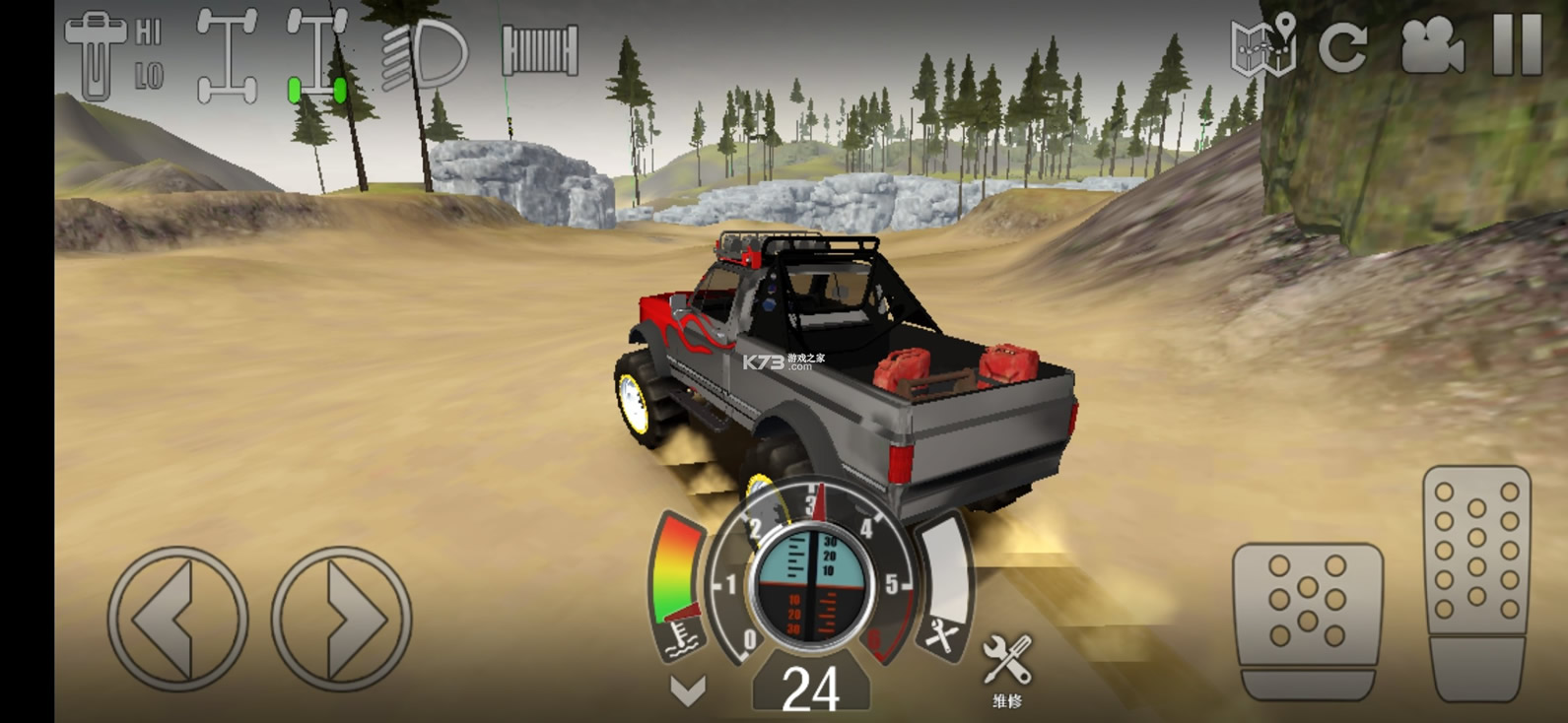Activate the winch icon
This screenshot has width=1568, height=723.
tap(539, 49)
